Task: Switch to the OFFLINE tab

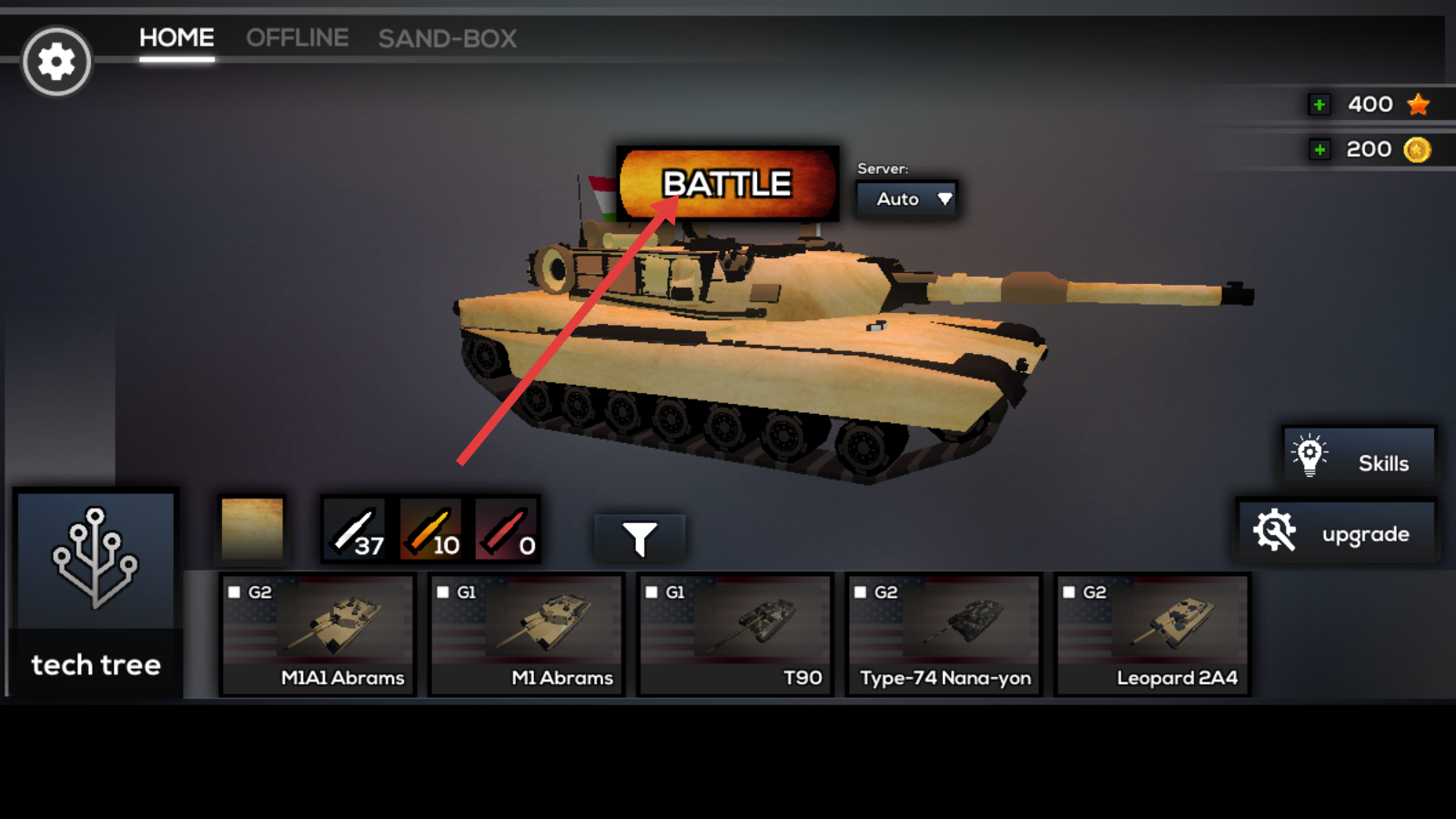Action: tap(297, 38)
